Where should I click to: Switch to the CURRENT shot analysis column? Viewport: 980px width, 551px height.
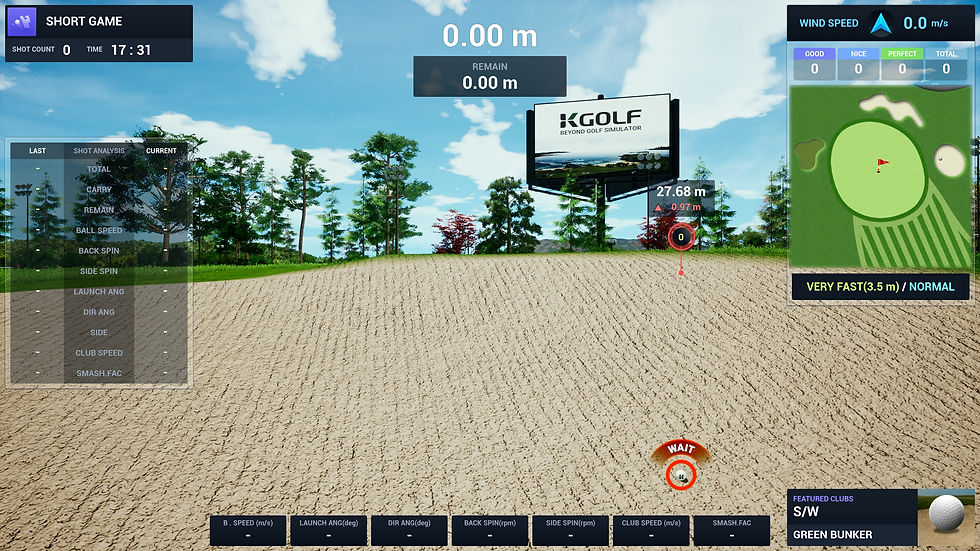pyautogui.click(x=161, y=151)
